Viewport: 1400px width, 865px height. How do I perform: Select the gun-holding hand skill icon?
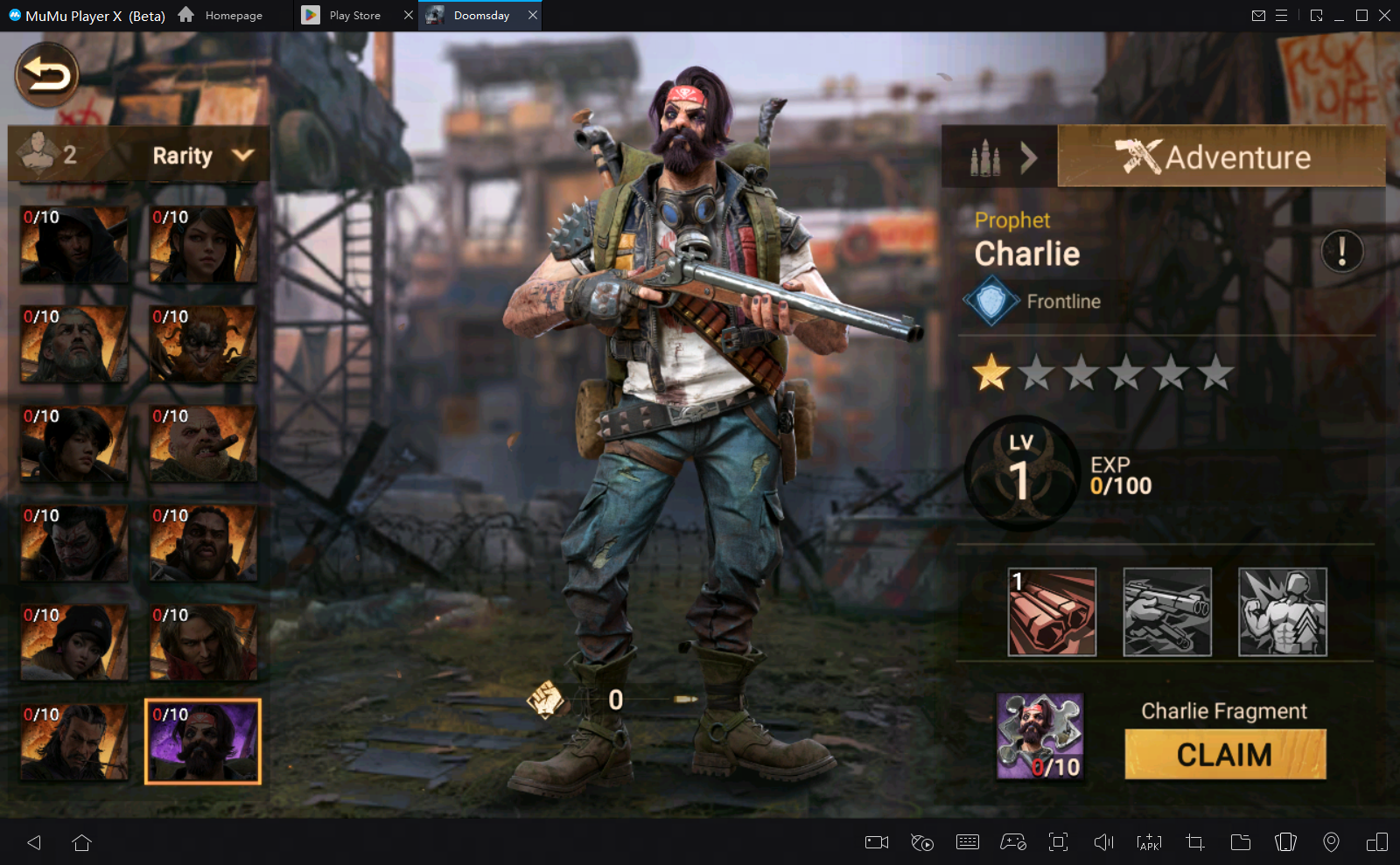point(1167,612)
